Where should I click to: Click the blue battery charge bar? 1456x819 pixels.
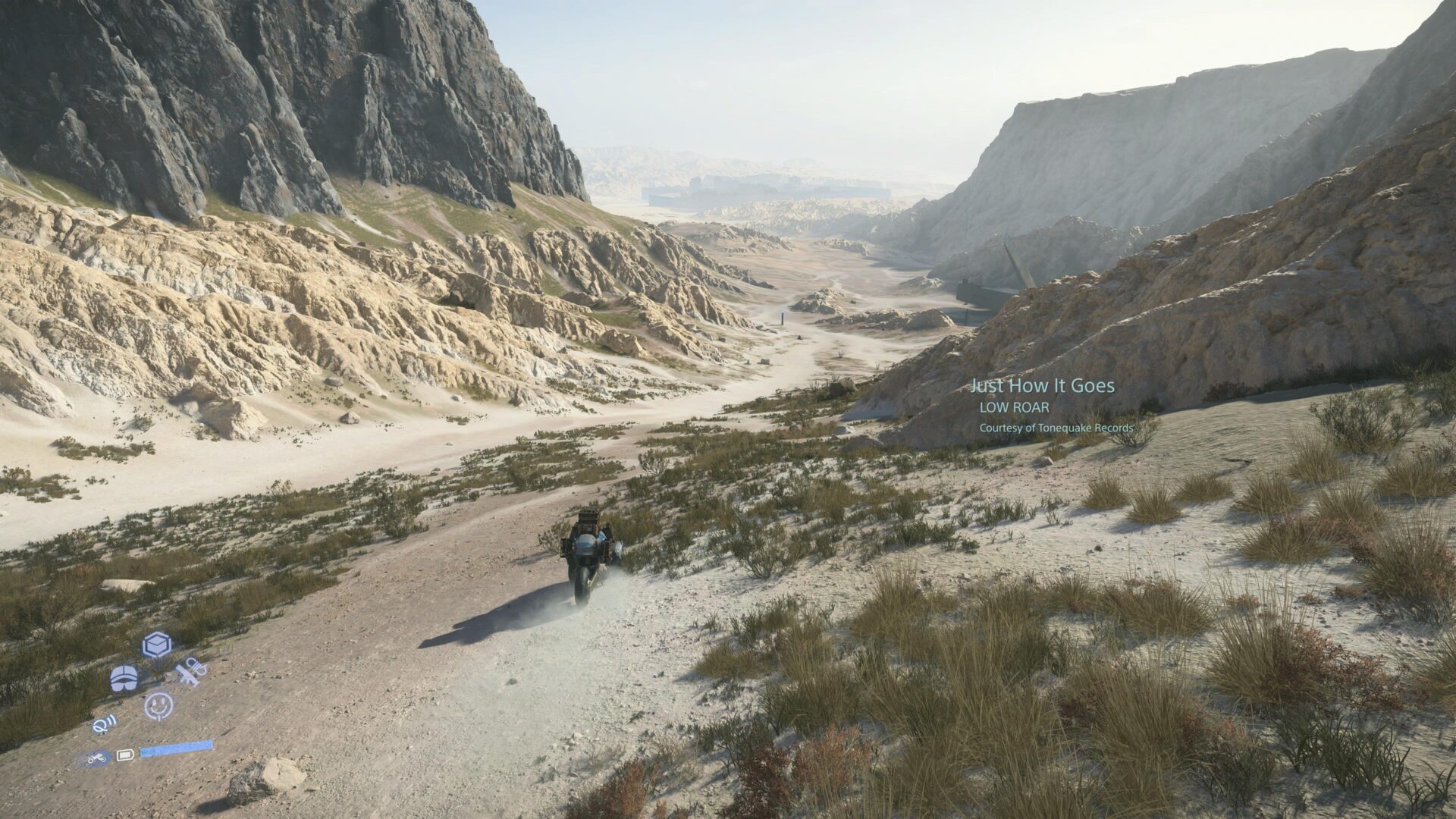coord(175,748)
